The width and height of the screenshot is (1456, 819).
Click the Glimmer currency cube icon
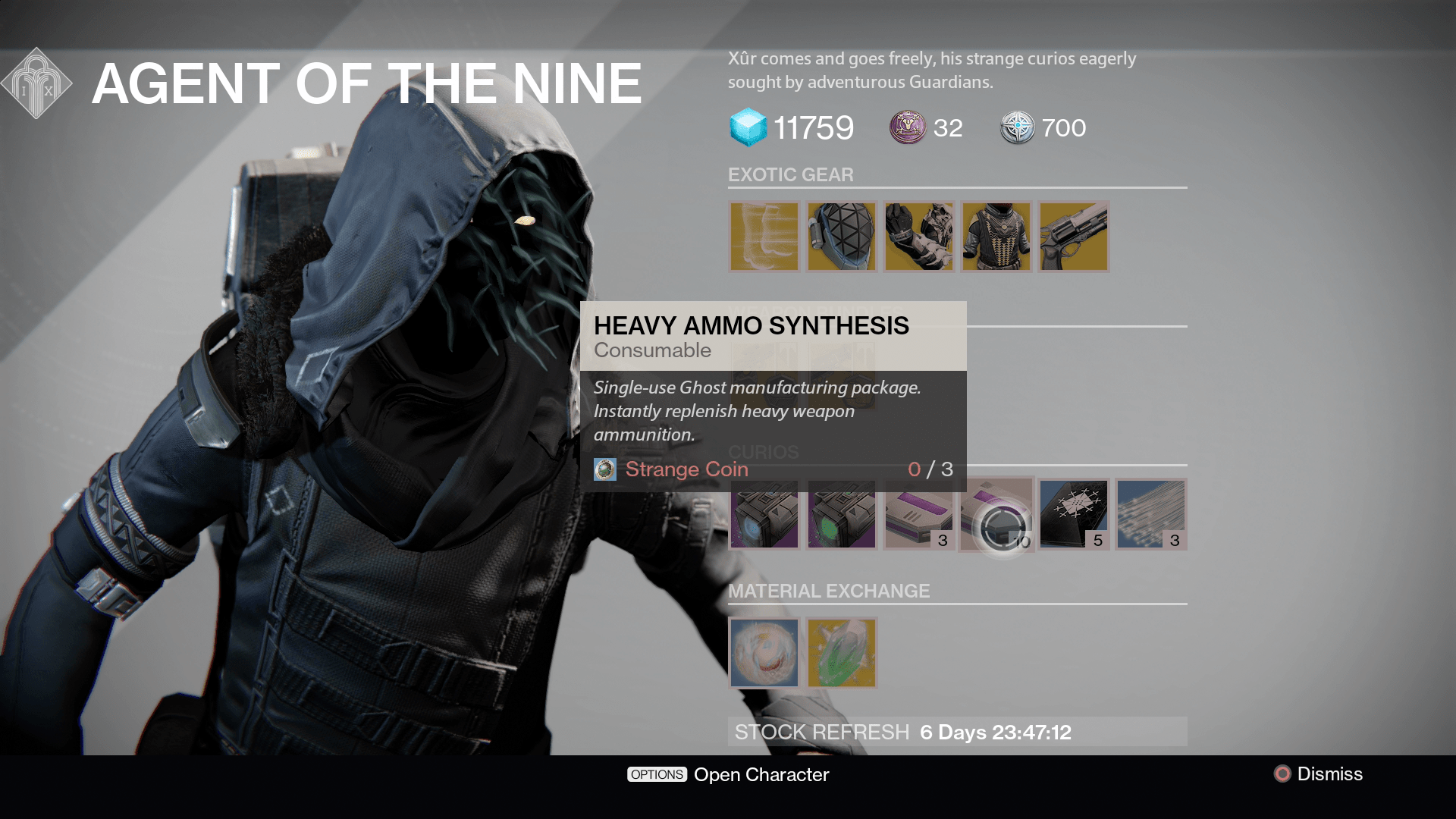tap(747, 127)
